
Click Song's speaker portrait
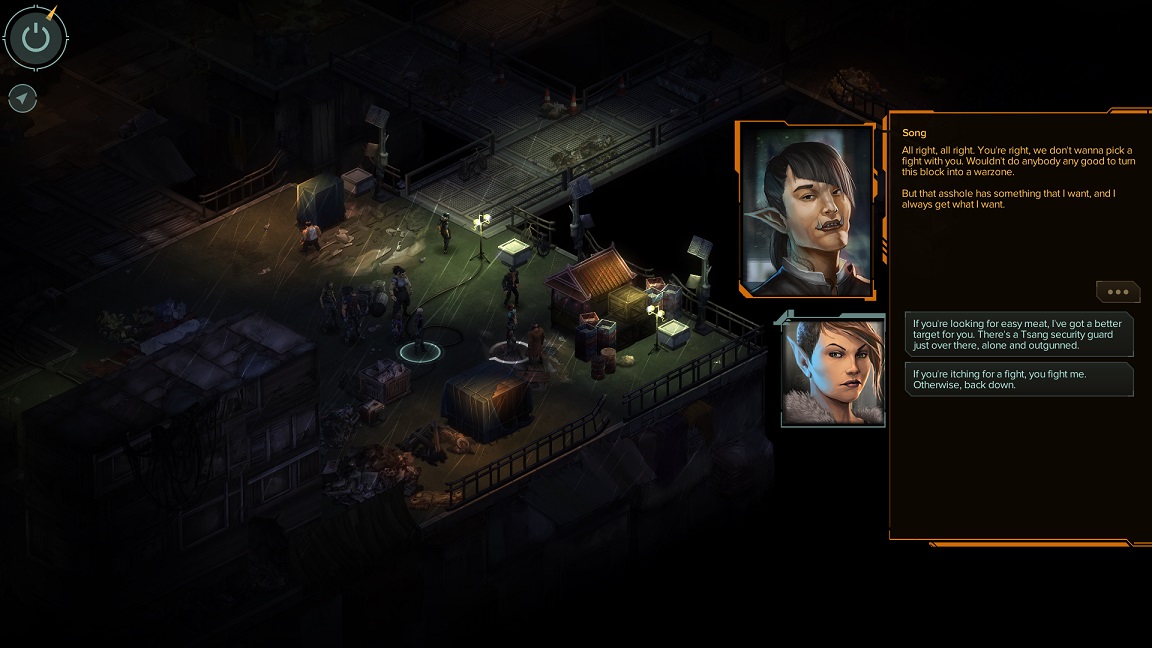coord(806,210)
